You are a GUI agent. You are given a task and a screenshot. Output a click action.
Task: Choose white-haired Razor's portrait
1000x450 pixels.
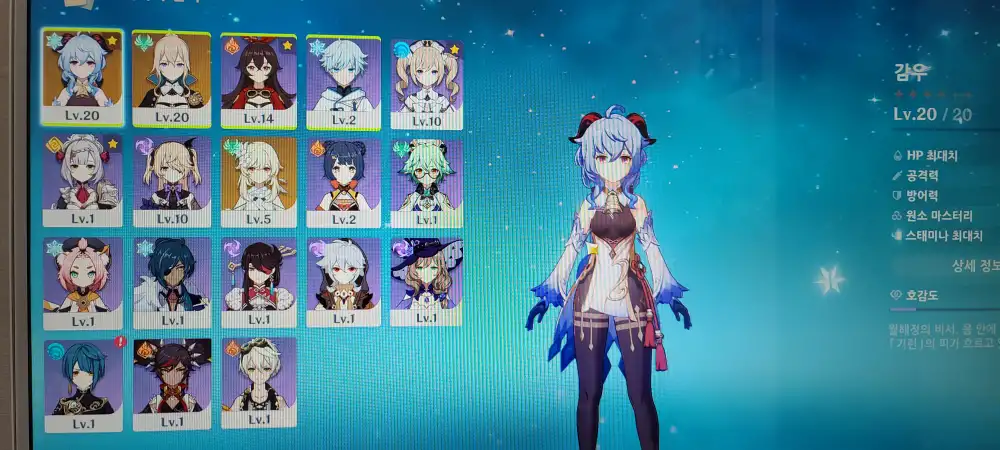click(x=343, y=281)
